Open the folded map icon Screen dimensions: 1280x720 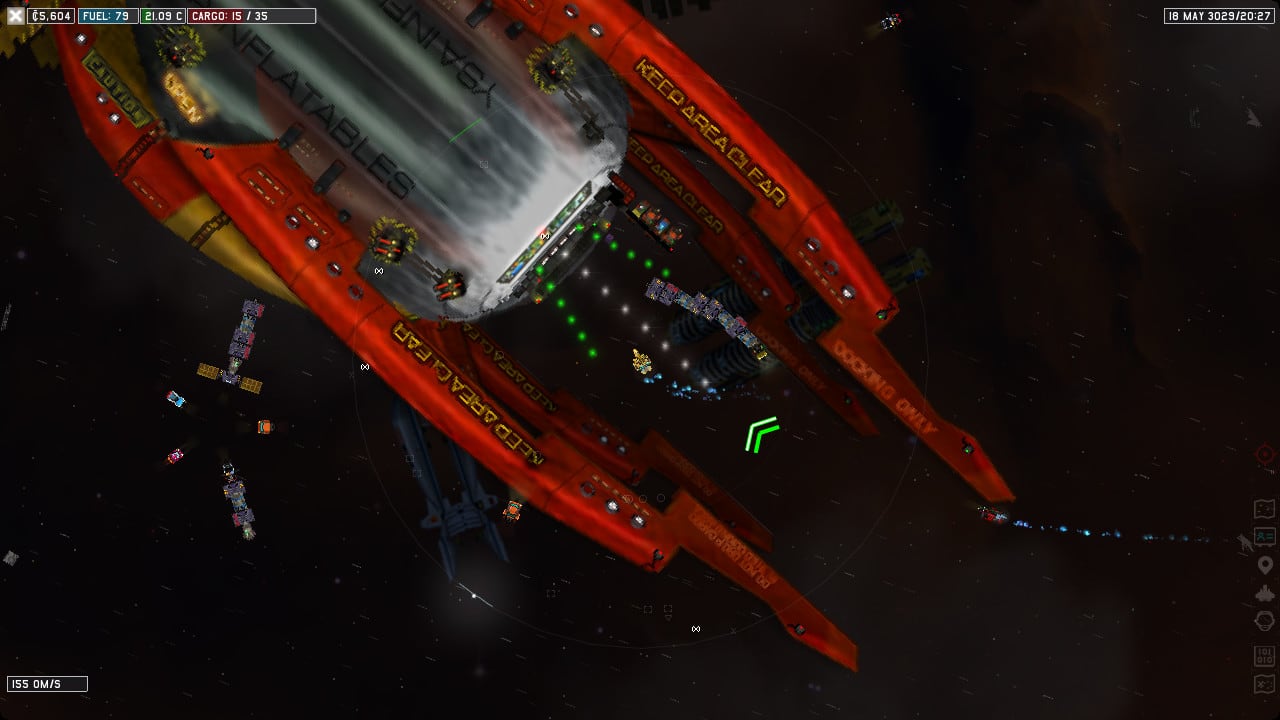pyautogui.click(x=1264, y=509)
